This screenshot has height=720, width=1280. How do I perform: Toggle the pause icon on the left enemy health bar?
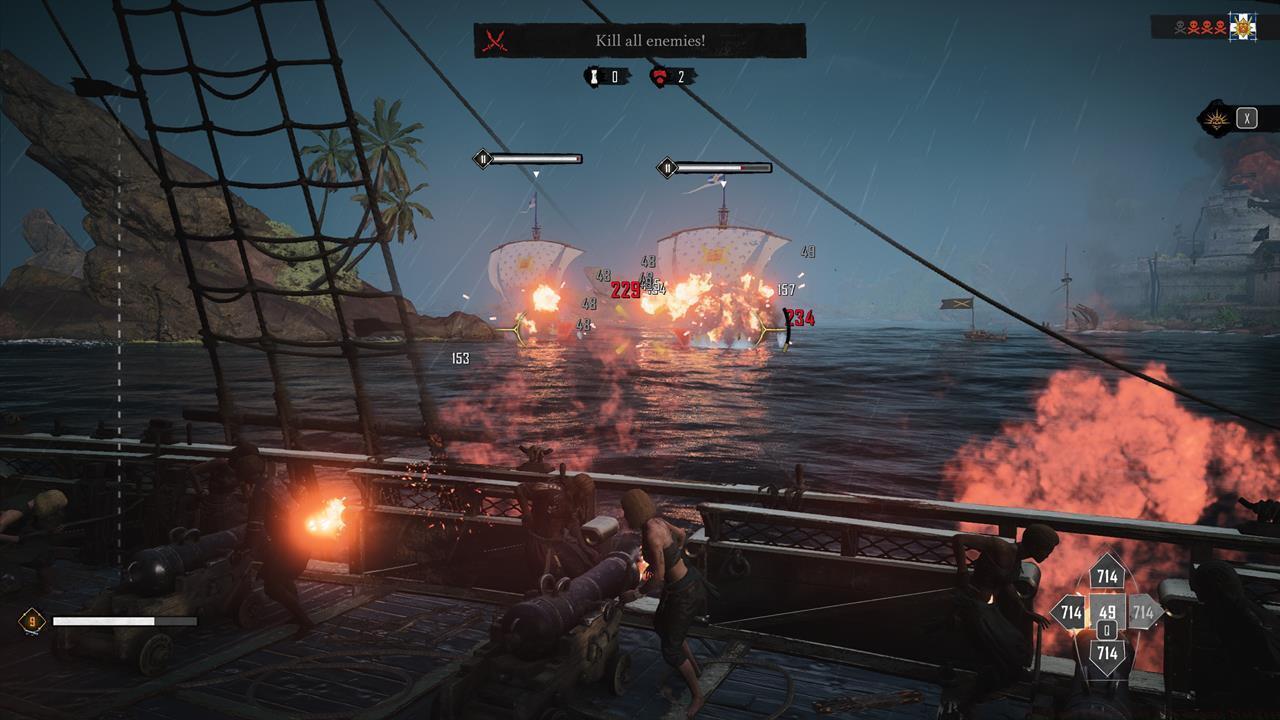pyautogui.click(x=483, y=158)
